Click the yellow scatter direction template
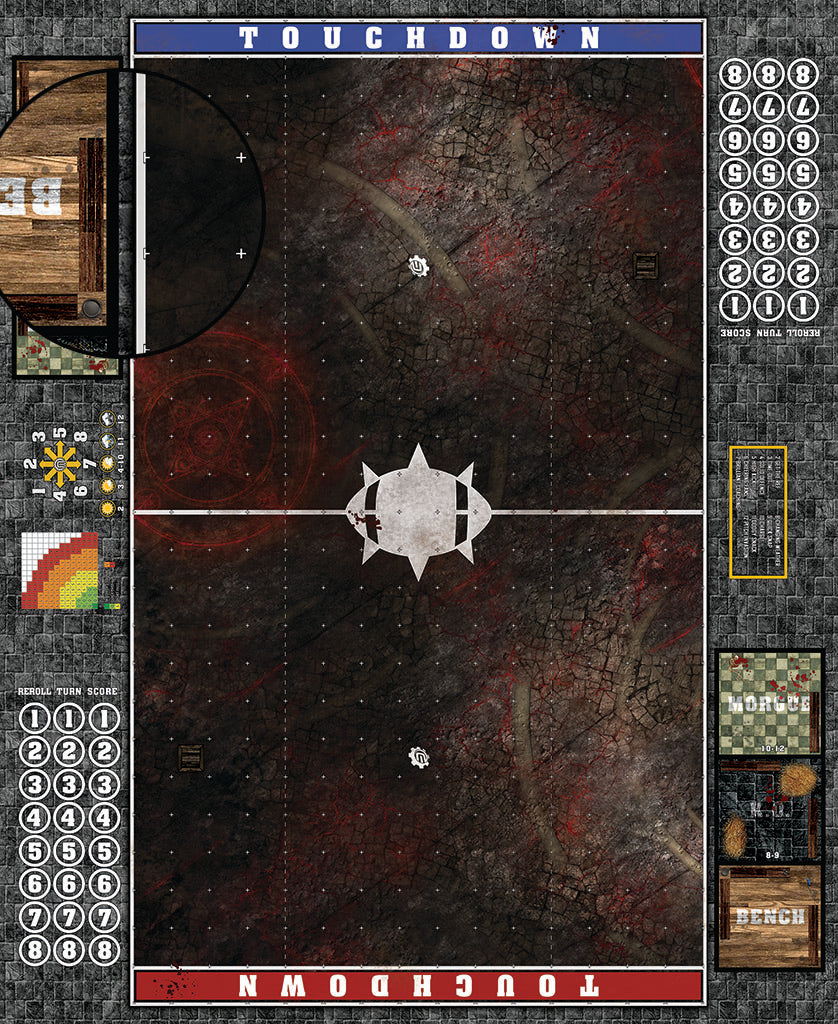The image size is (838, 1024). (x=59, y=464)
